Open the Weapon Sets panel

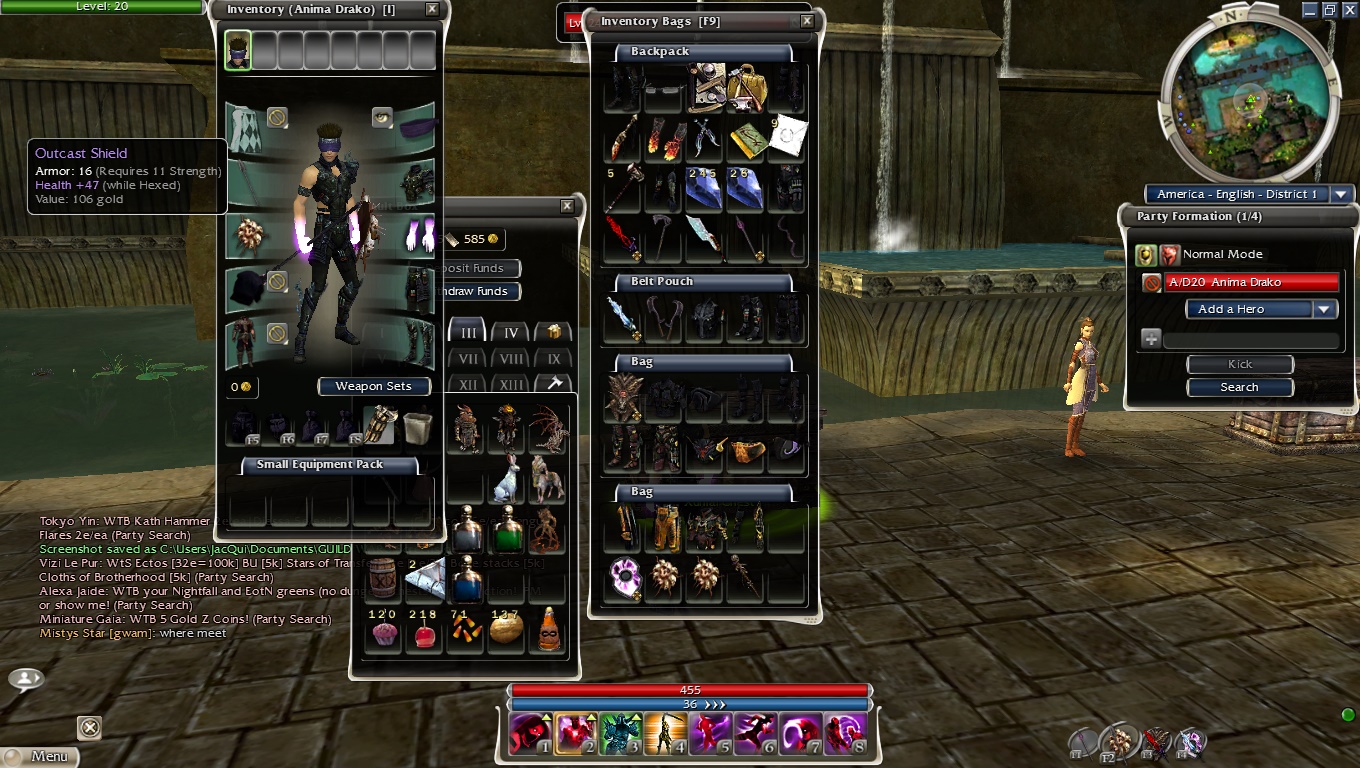pos(373,386)
